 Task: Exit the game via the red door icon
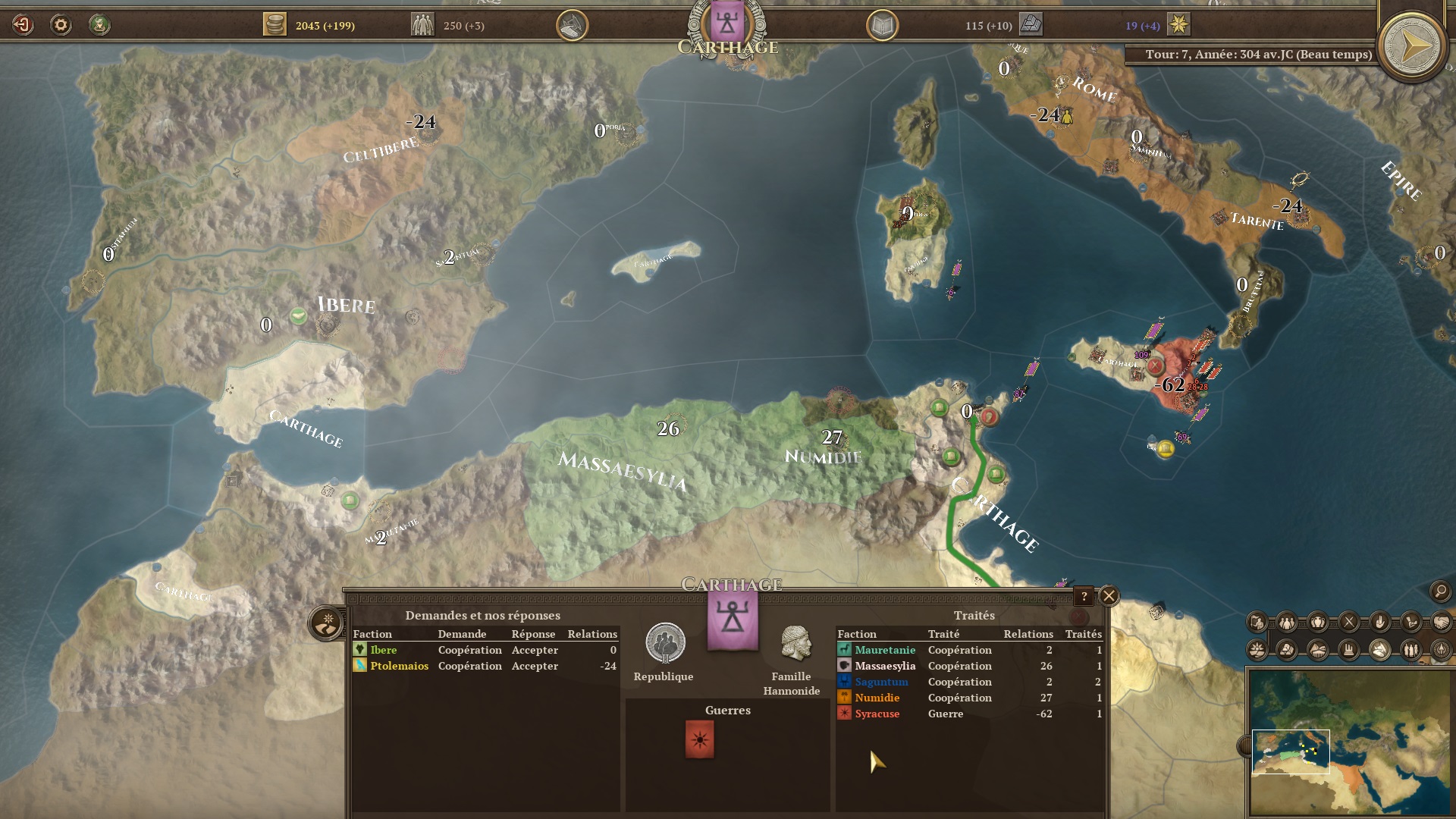[23, 25]
